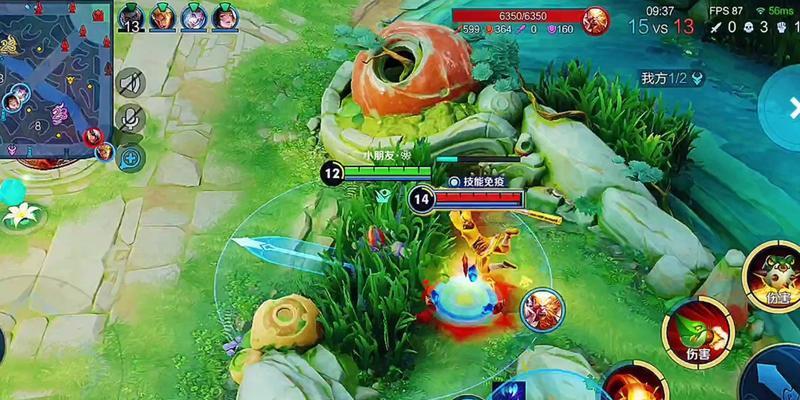The image size is (800, 400).
Task: Select the enemy hero portrait beside the red health bar
Action: pyautogui.click(x=596, y=18)
